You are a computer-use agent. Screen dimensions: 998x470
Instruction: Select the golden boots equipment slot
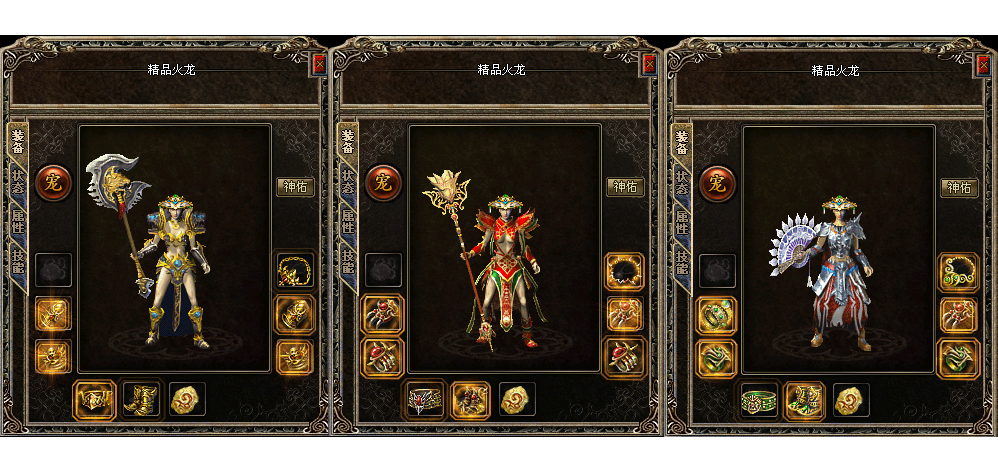click(x=141, y=400)
